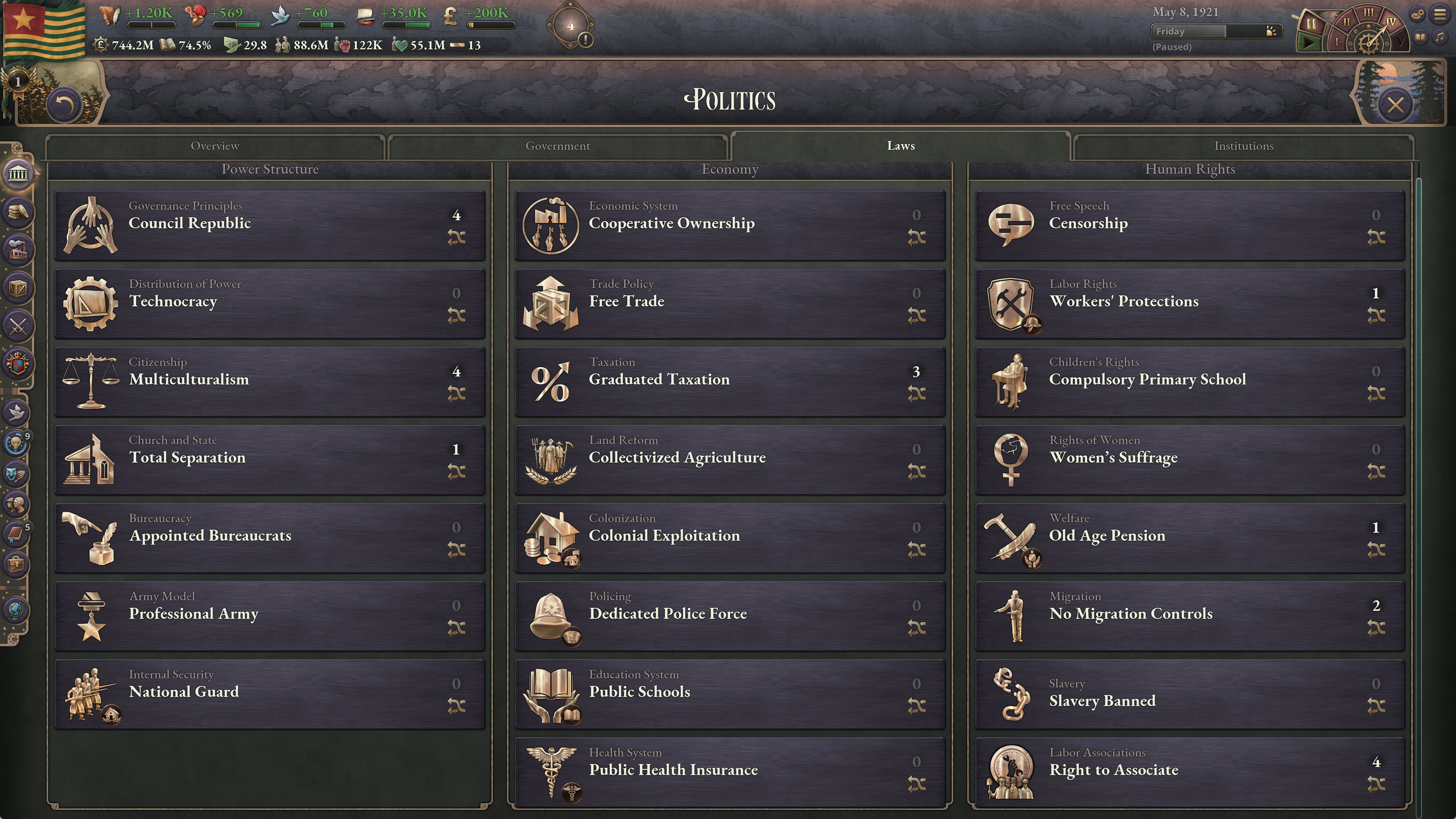Set game speed to II on the dial
The width and height of the screenshot is (1456, 819).
click(x=1347, y=22)
